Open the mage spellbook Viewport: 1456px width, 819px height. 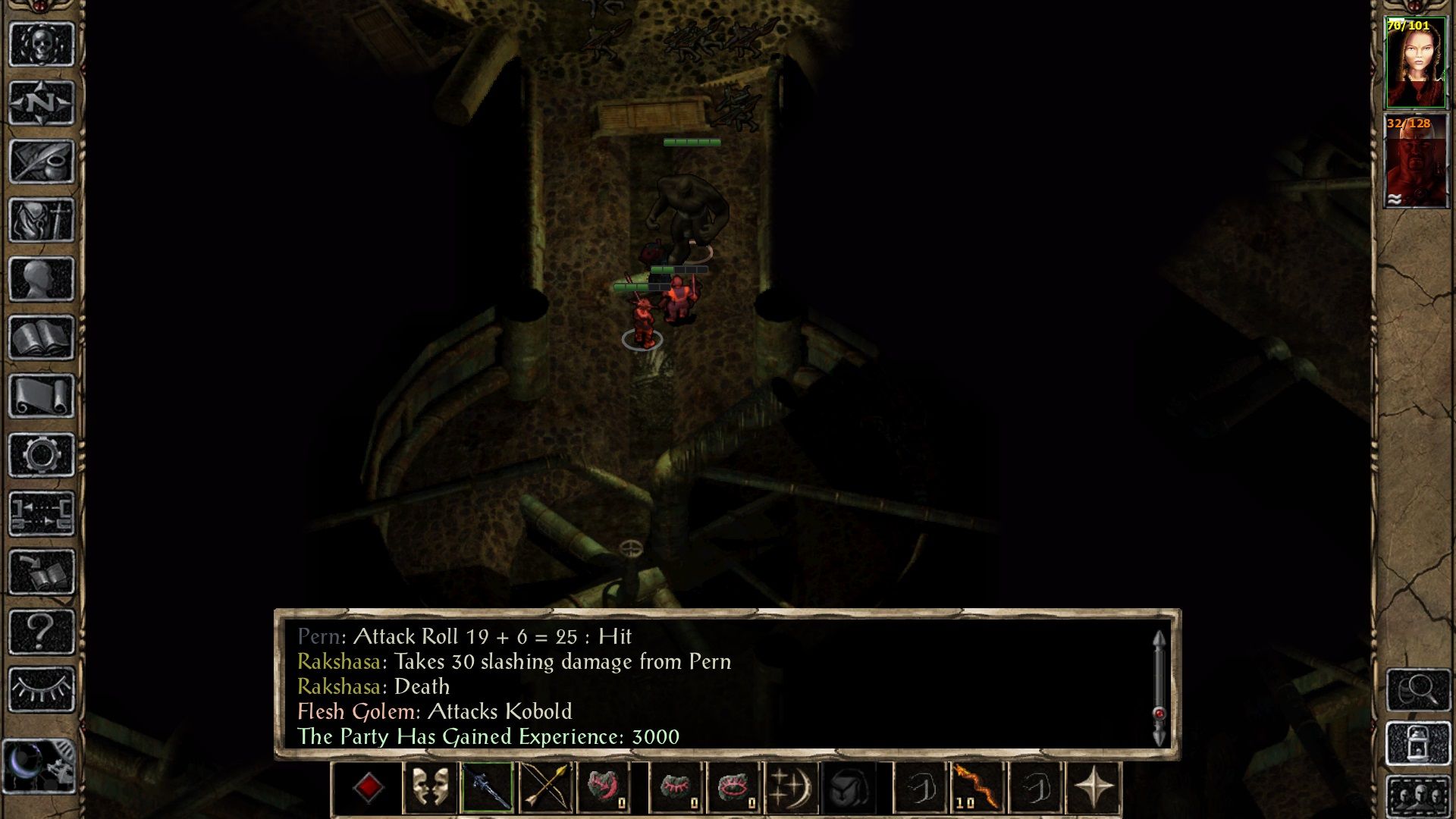(x=42, y=337)
